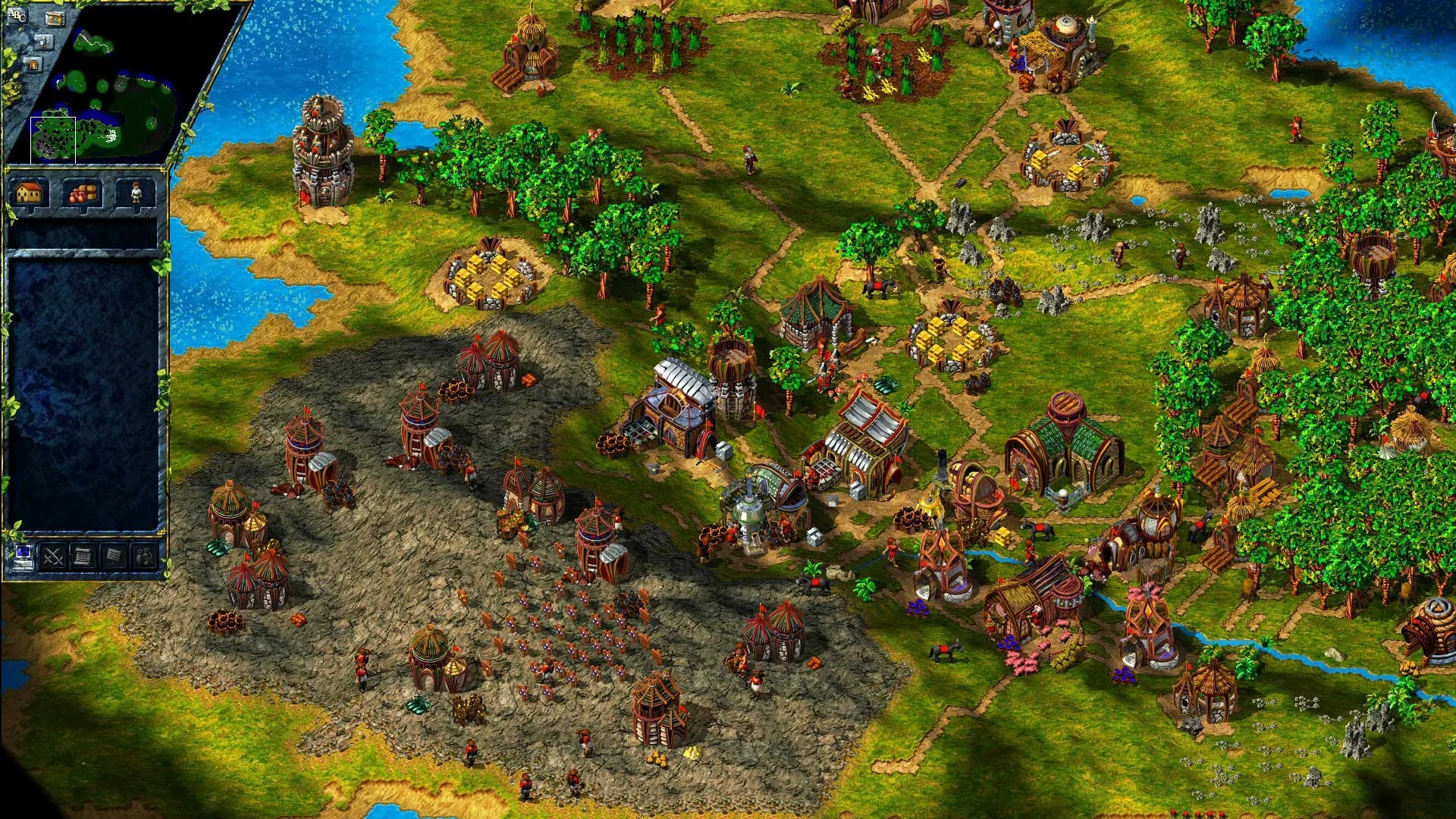Viewport: 1456px width, 819px height.
Task: Open the buildings menu tab
Action: coord(29,193)
